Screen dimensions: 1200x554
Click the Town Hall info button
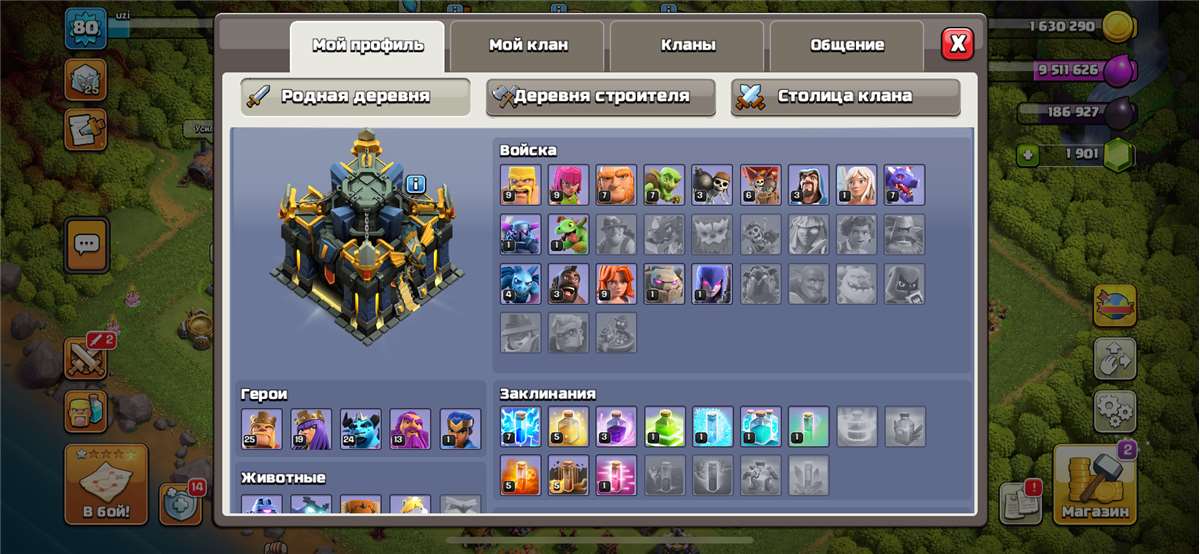tap(416, 183)
